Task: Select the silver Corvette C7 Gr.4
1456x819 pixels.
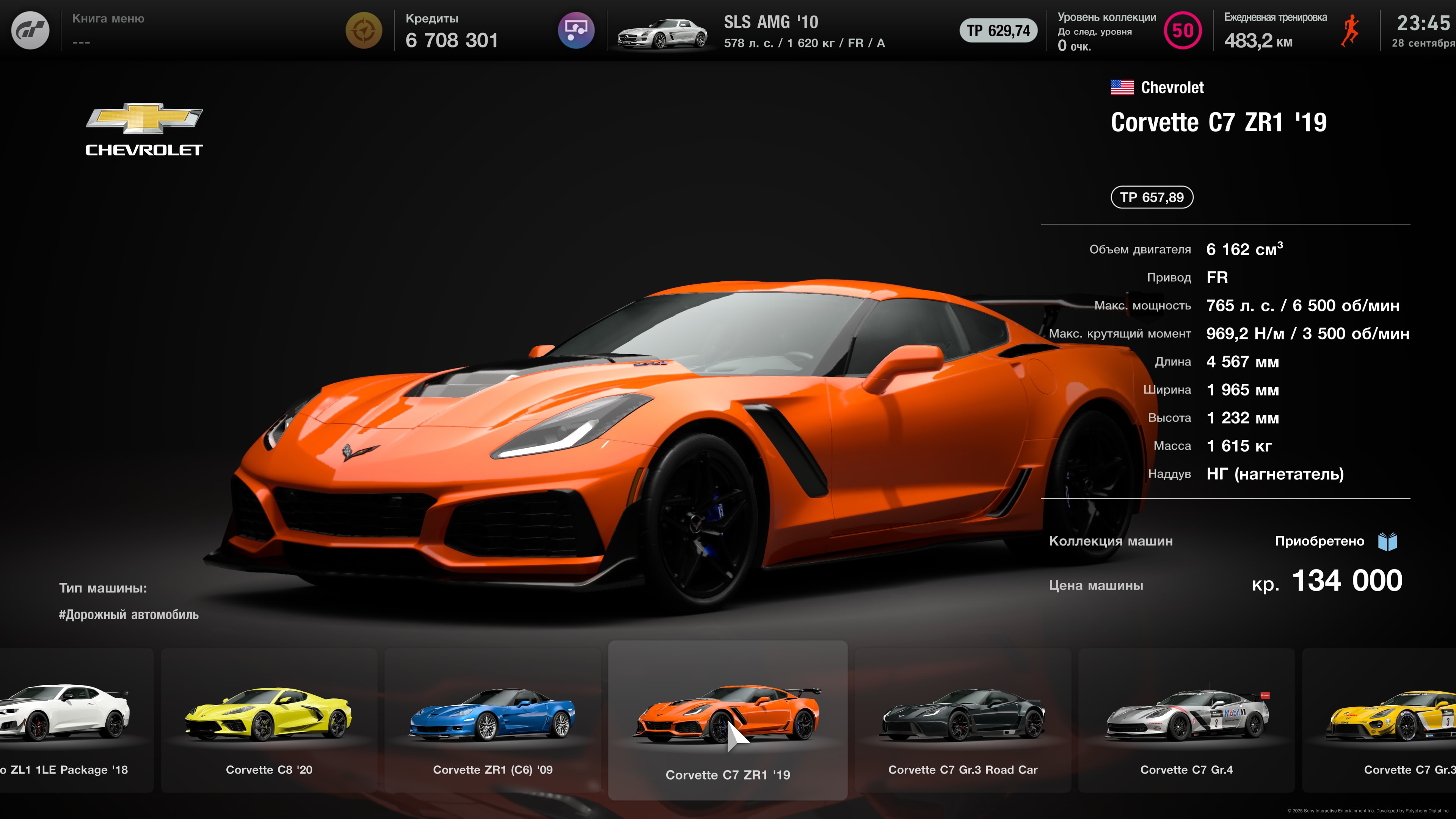Action: pos(1186,721)
